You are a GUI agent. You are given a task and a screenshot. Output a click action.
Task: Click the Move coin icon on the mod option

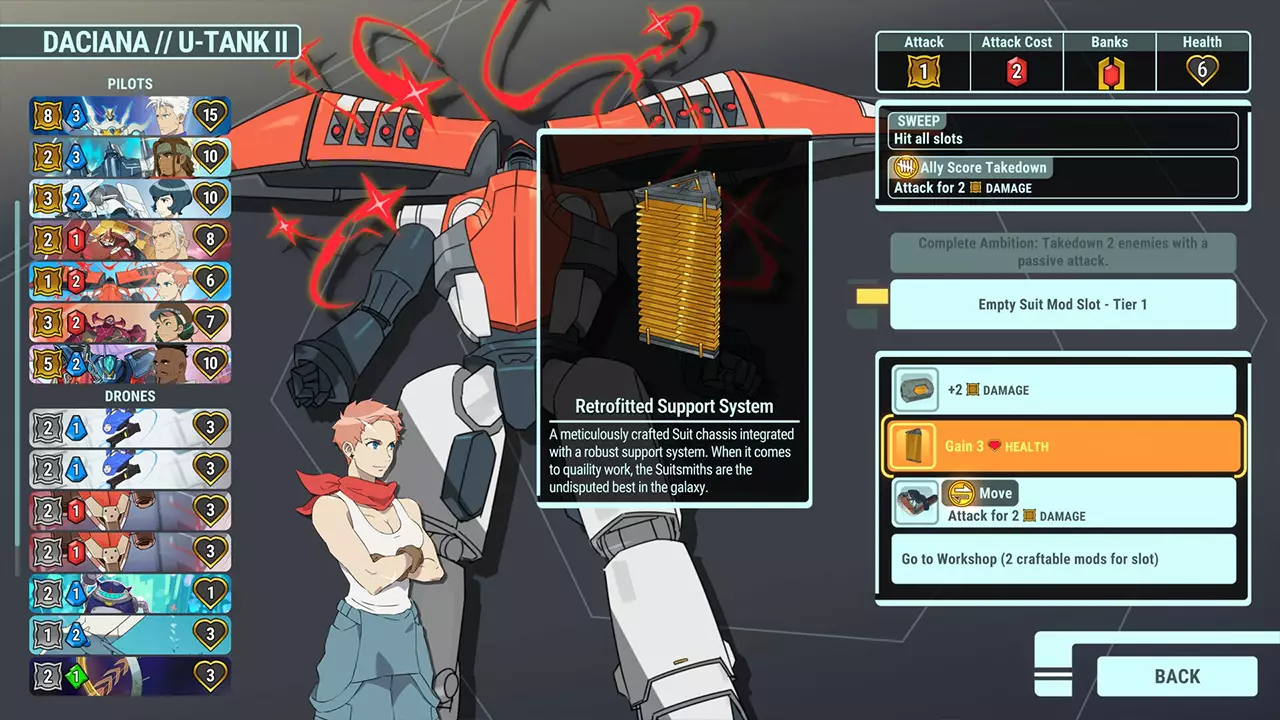(x=963, y=493)
